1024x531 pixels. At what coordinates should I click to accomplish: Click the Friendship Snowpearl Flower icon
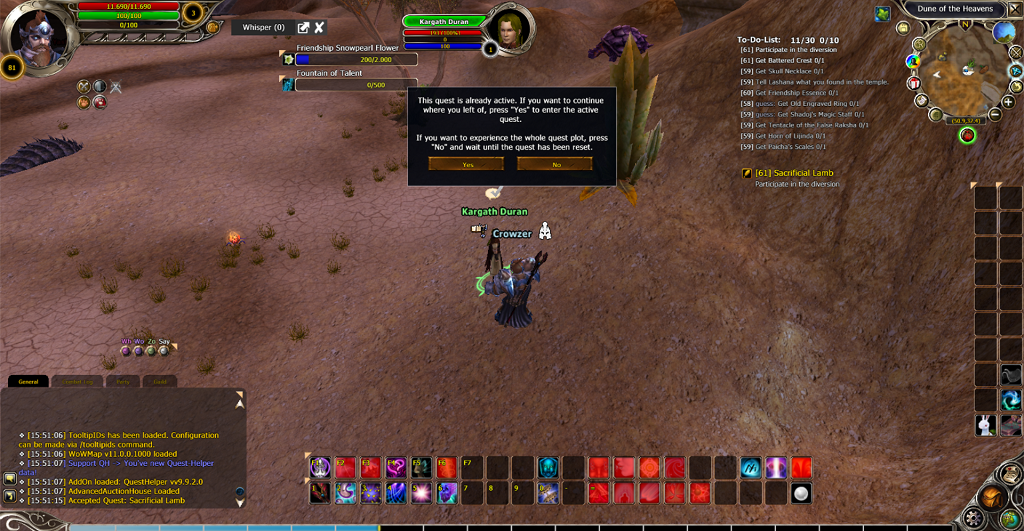point(288,59)
